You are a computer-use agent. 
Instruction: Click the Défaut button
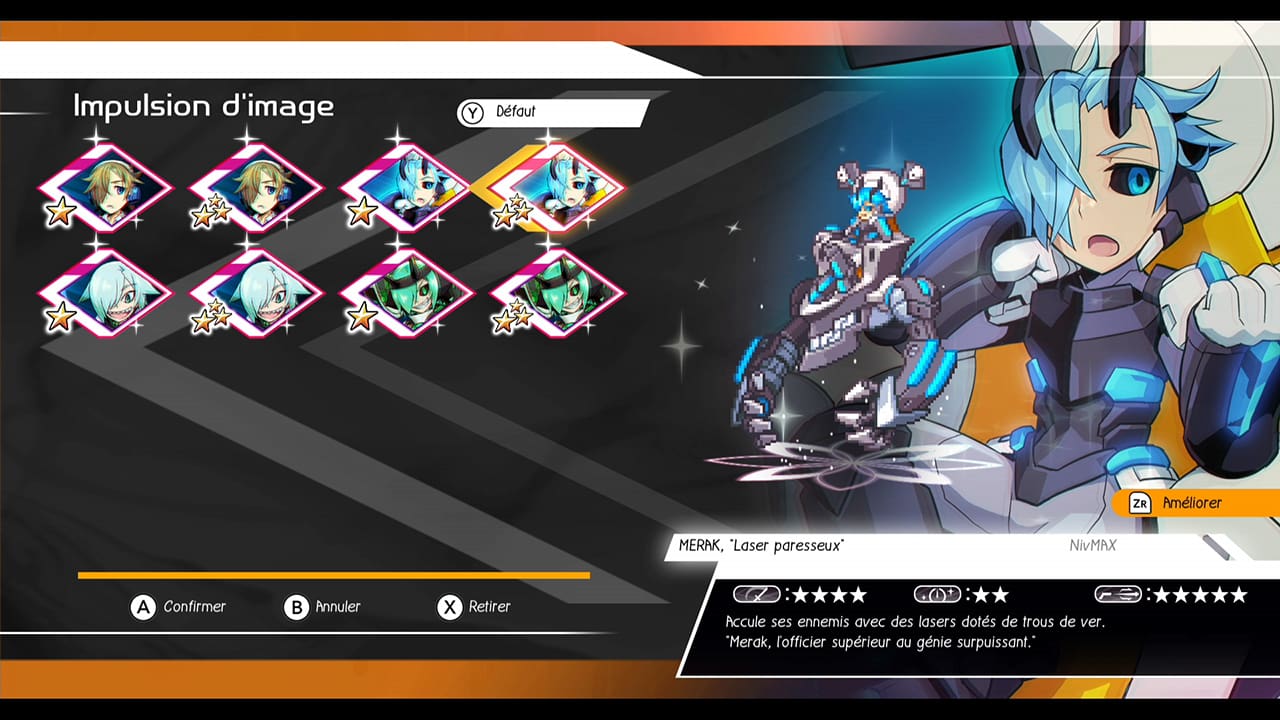coord(552,112)
